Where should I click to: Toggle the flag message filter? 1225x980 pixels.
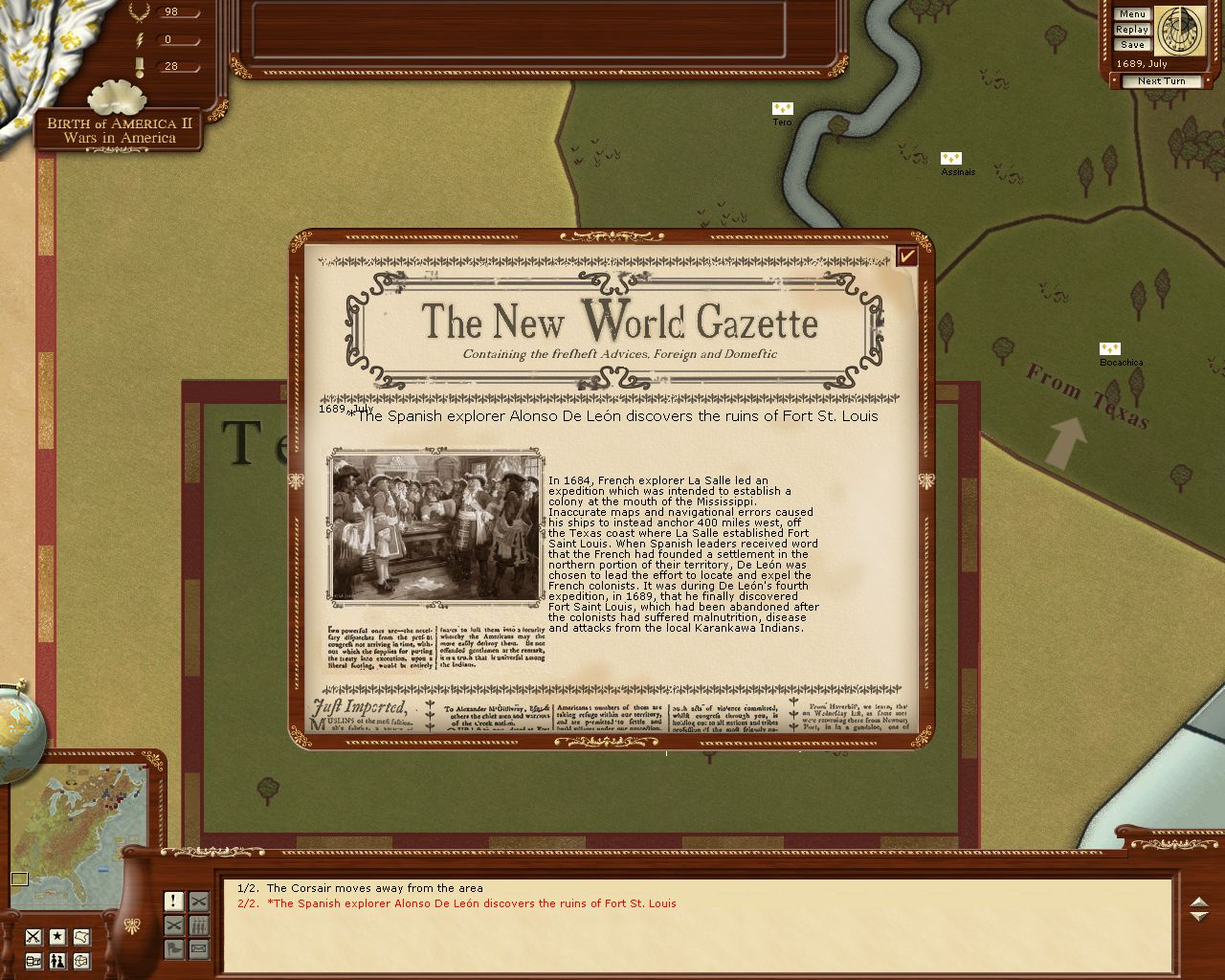pos(173,948)
